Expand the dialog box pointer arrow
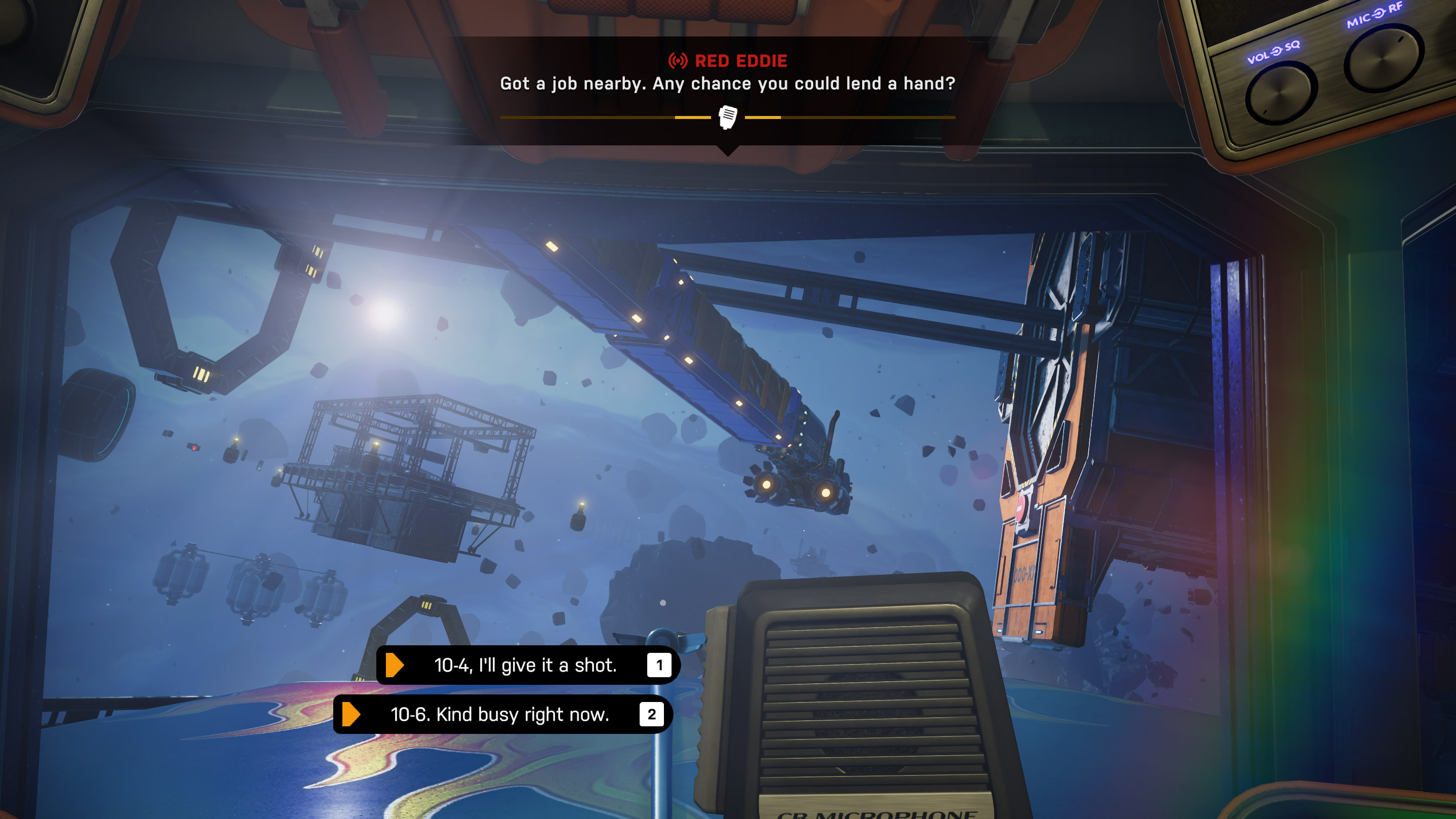The image size is (1456, 819). [728, 151]
